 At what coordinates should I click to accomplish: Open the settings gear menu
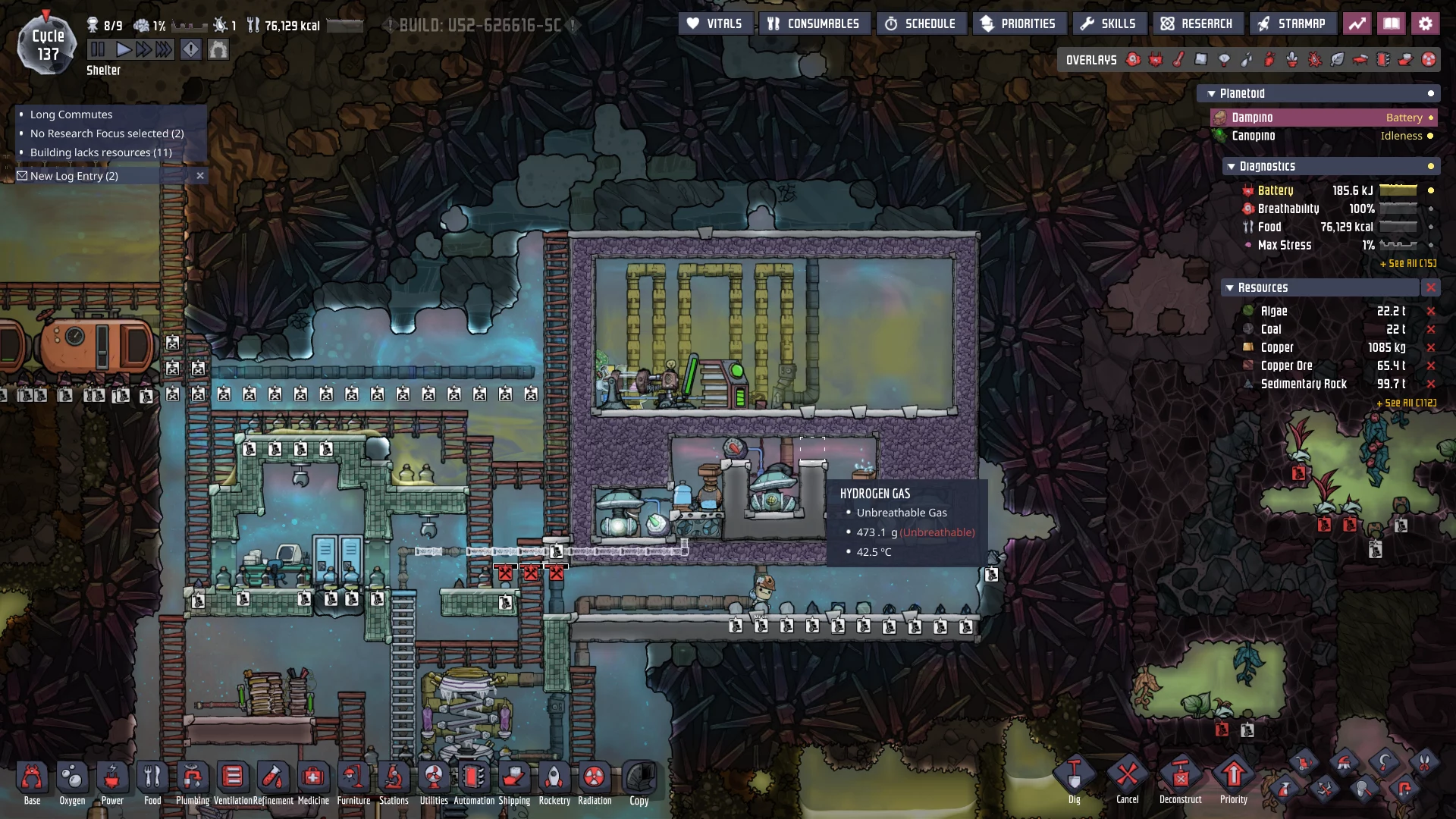pyautogui.click(x=1426, y=24)
